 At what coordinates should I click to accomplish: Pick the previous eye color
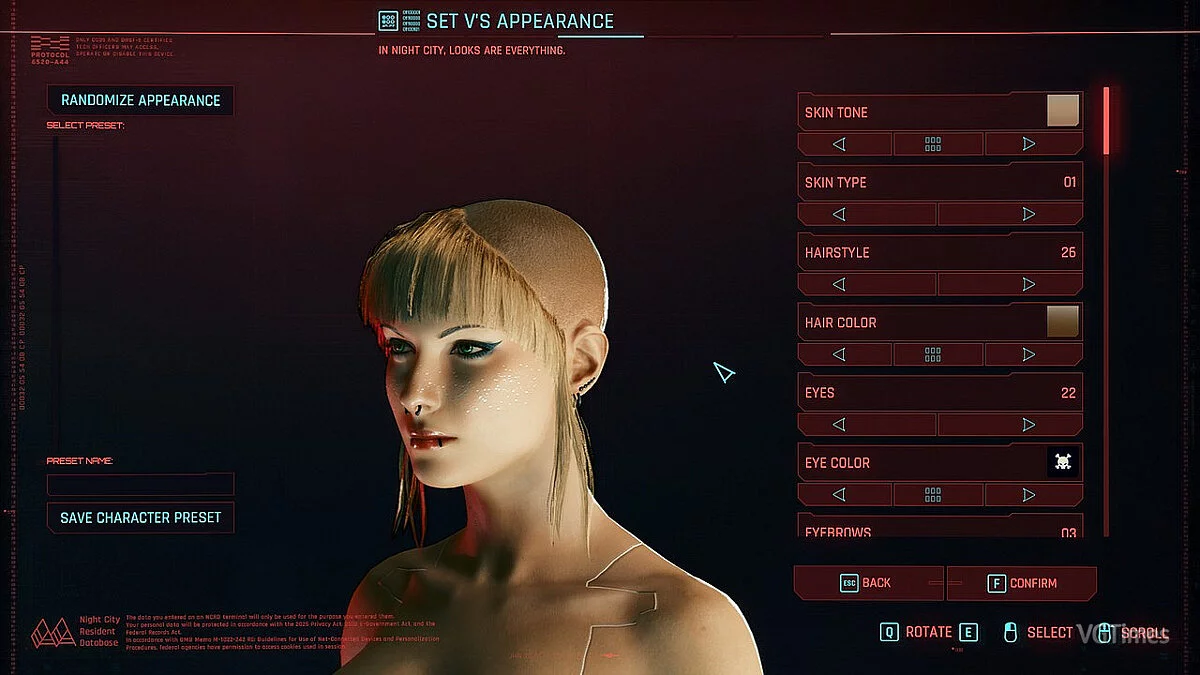pos(840,494)
